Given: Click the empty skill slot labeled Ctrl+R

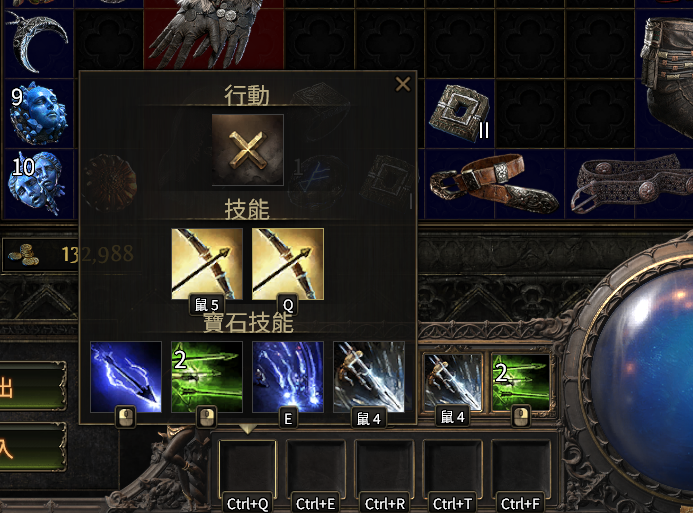Looking at the screenshot, I should click(x=385, y=467).
